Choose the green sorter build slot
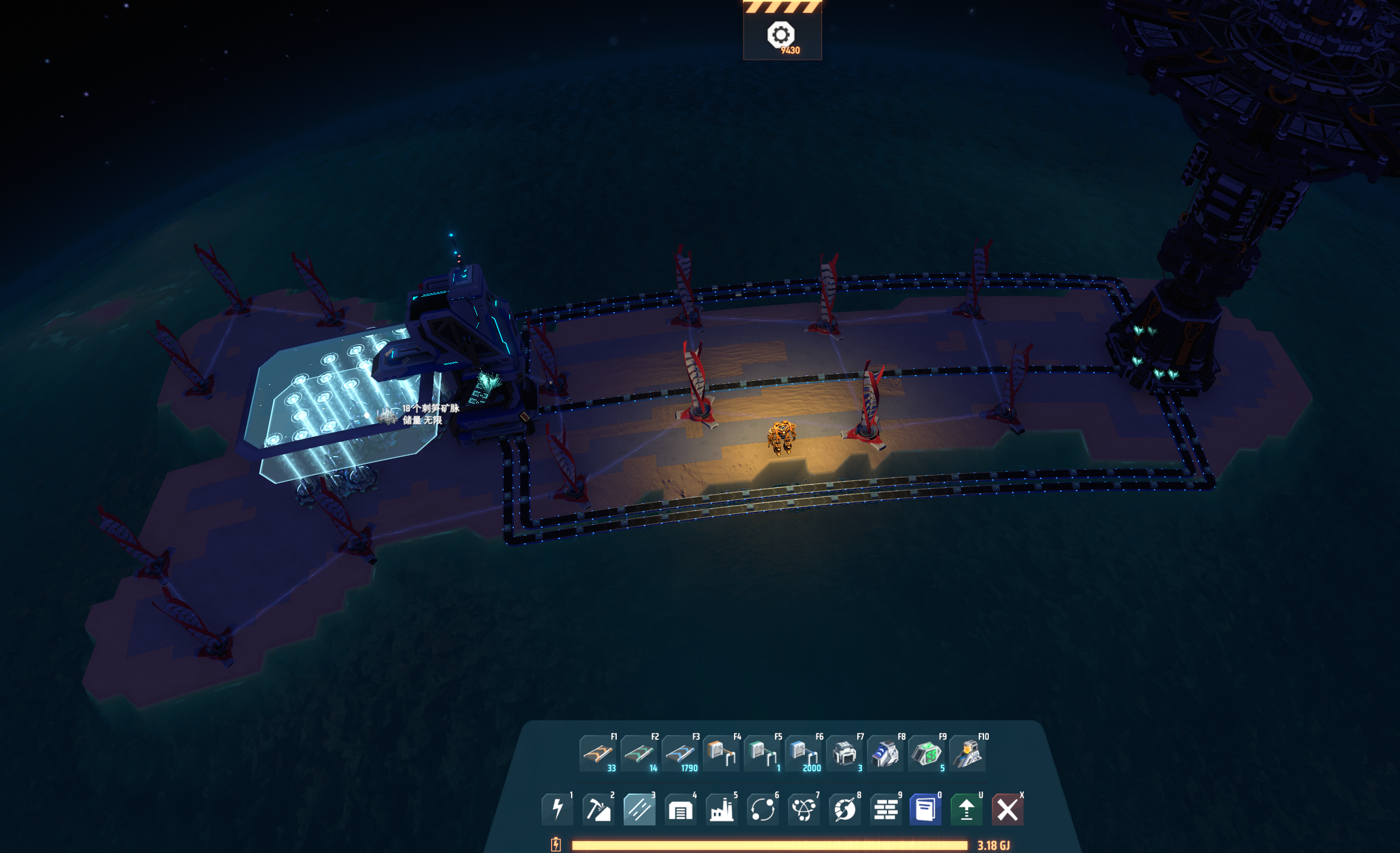This screenshot has width=1400, height=853. point(762,753)
